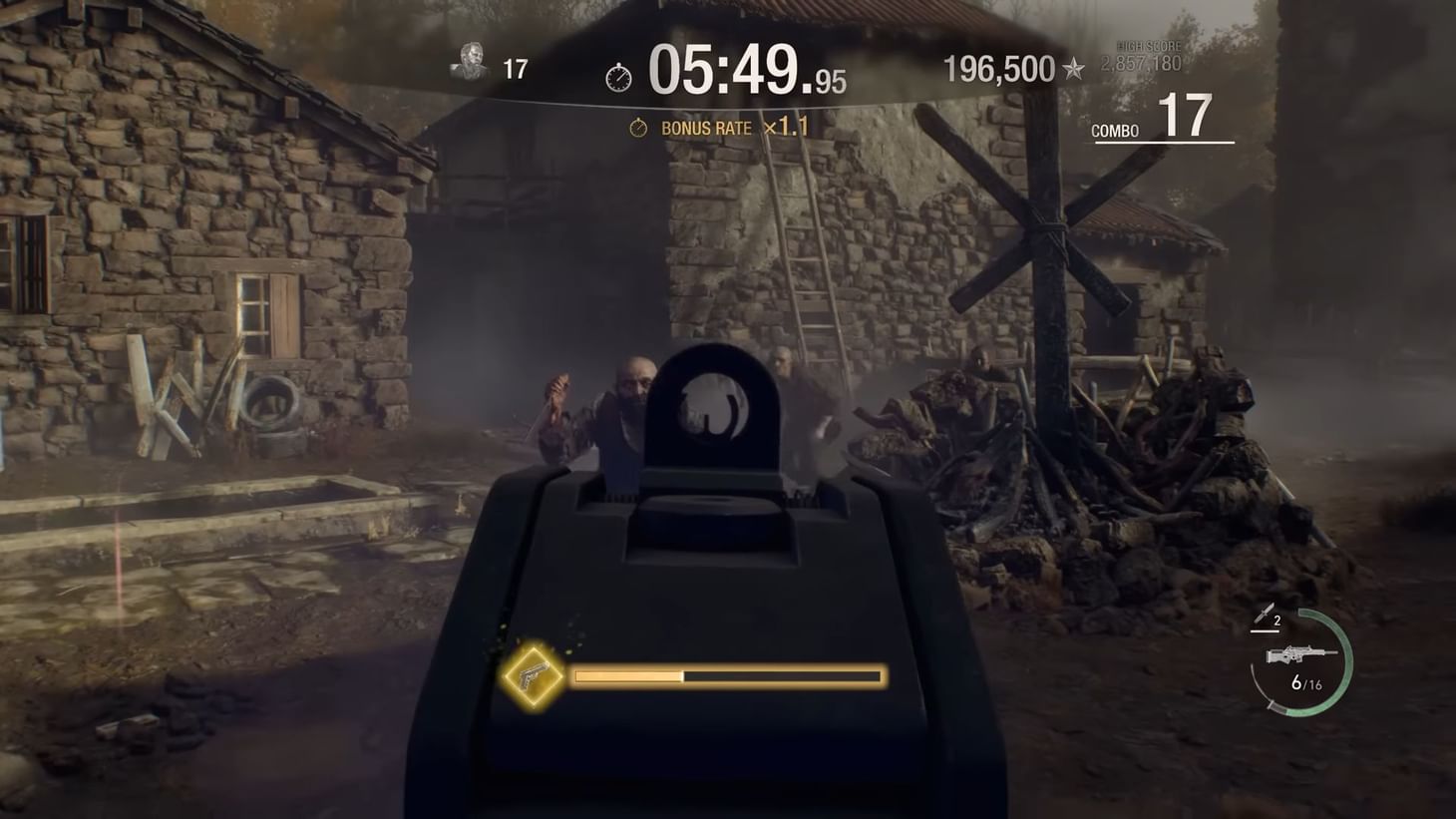Click the star icon next to the score
Screen dimensions: 1456x819
1074,70
